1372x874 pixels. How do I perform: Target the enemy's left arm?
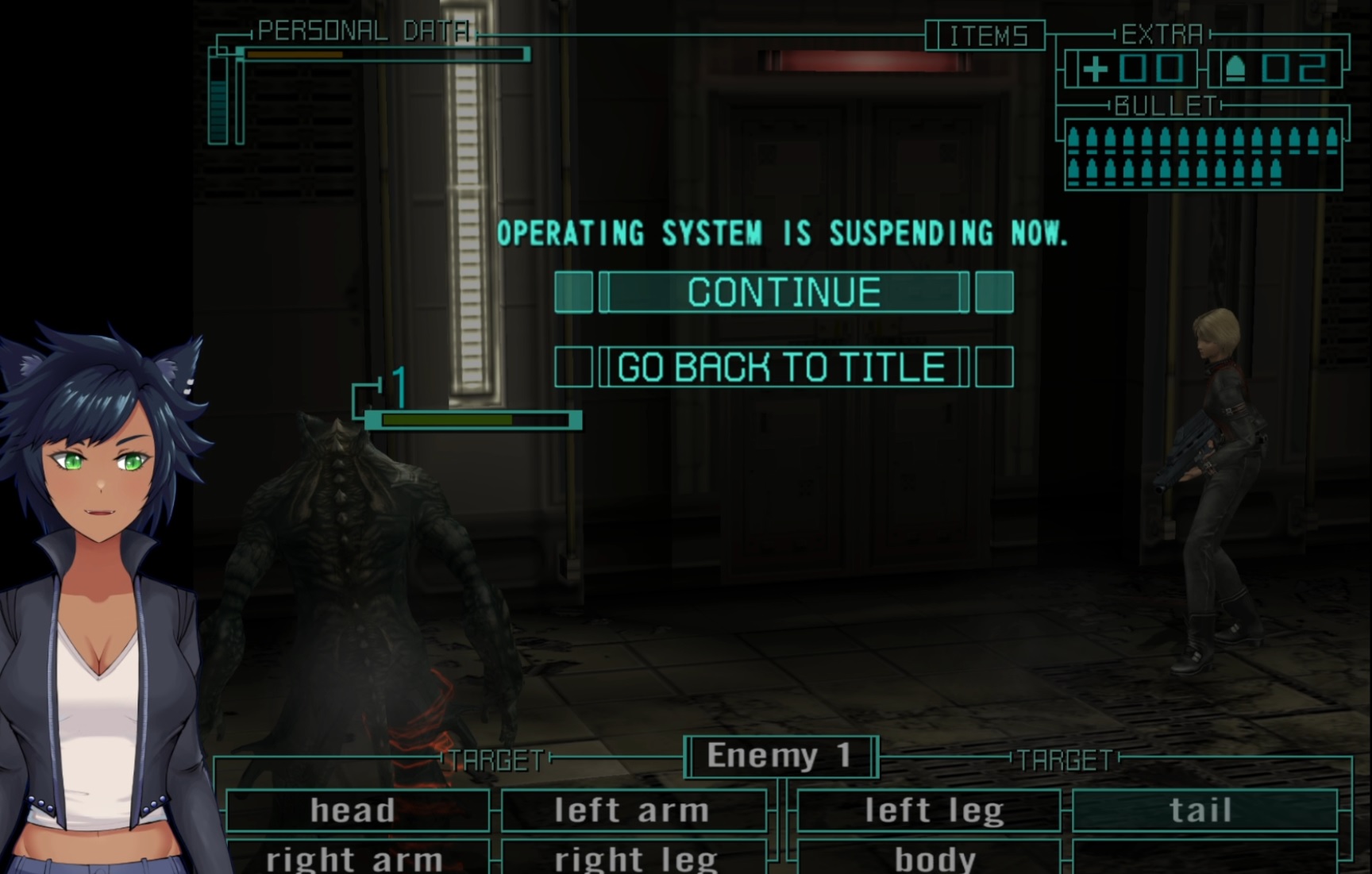[632, 810]
